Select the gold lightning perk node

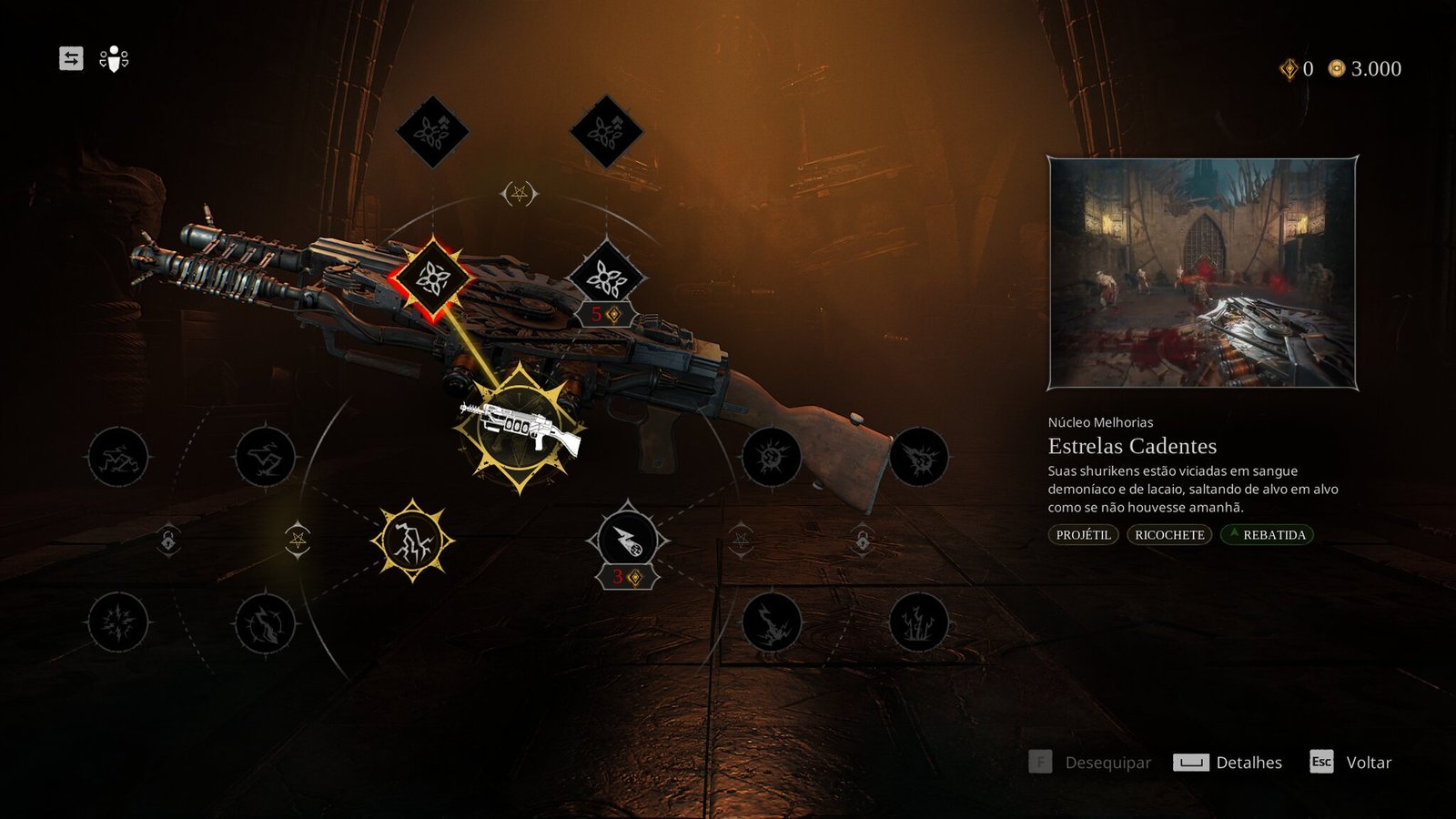pos(411,541)
